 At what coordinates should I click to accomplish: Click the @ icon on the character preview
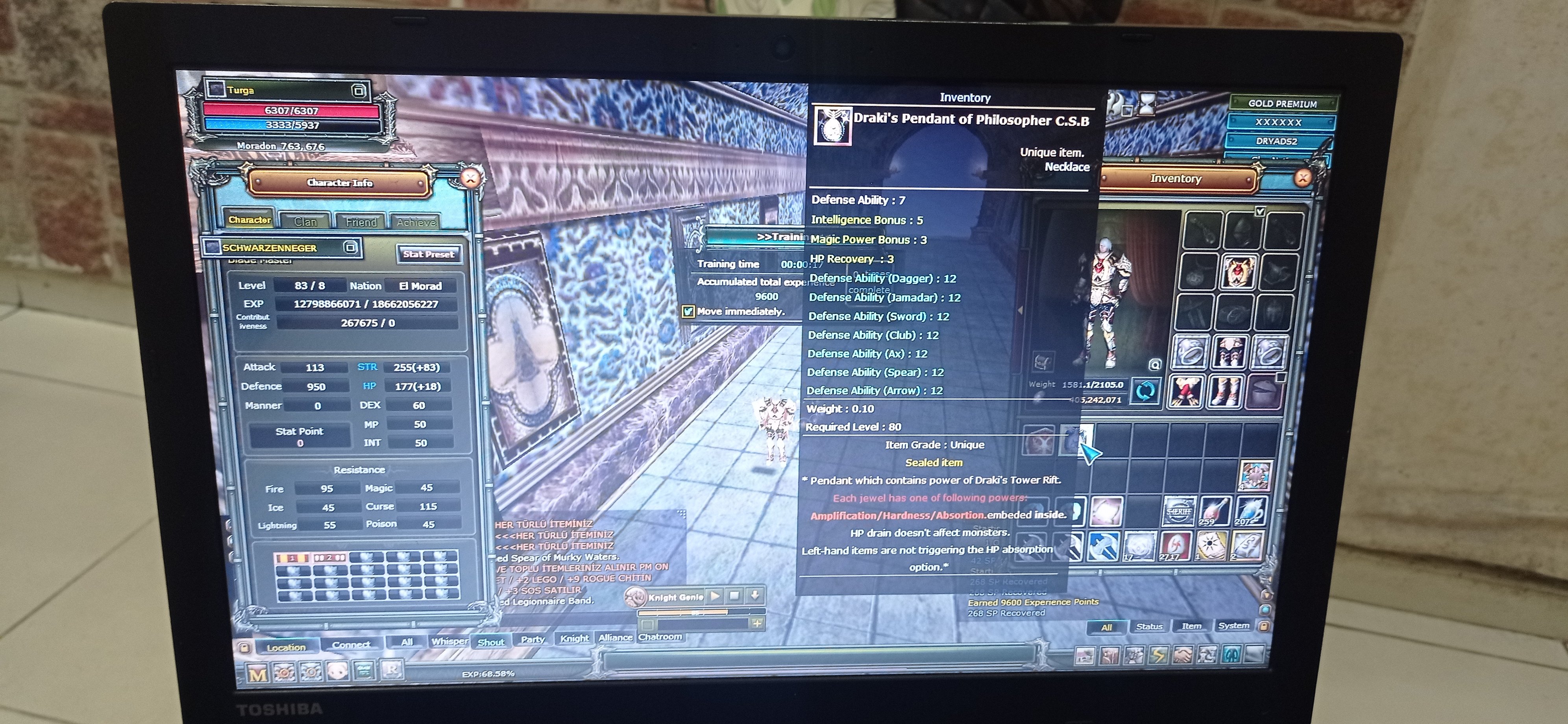(1156, 365)
